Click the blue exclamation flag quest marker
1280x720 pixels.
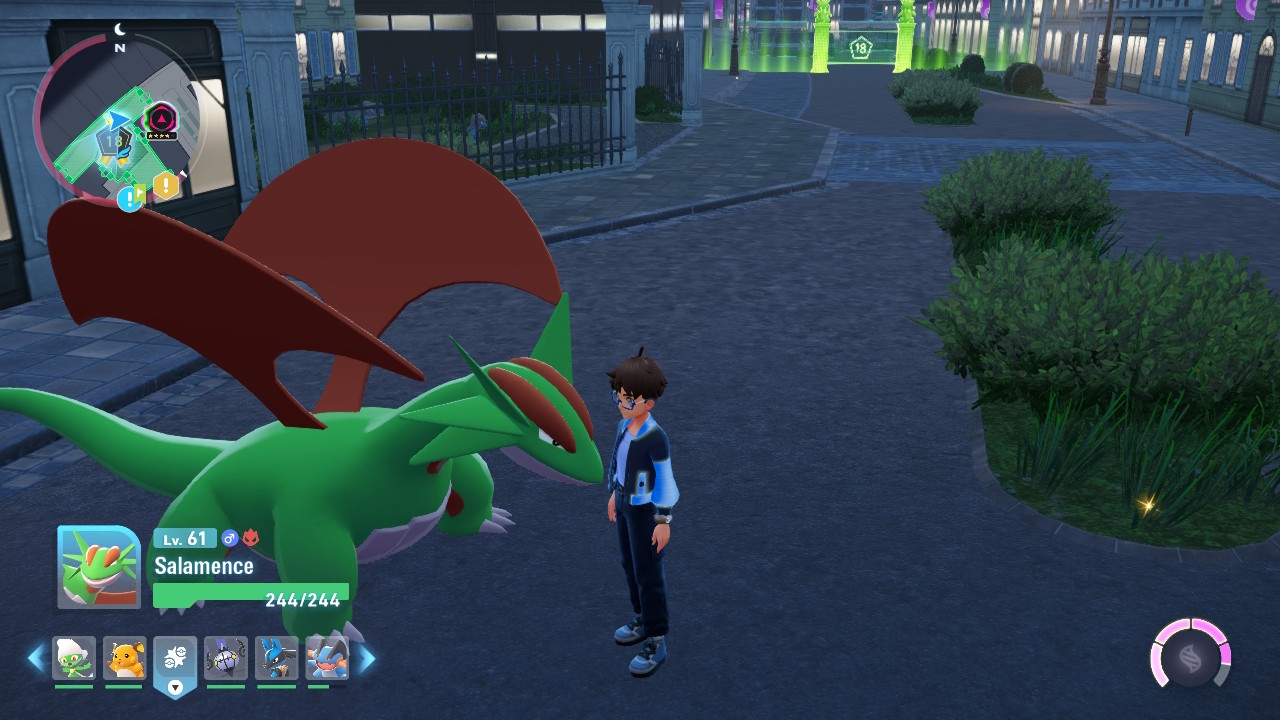129,198
